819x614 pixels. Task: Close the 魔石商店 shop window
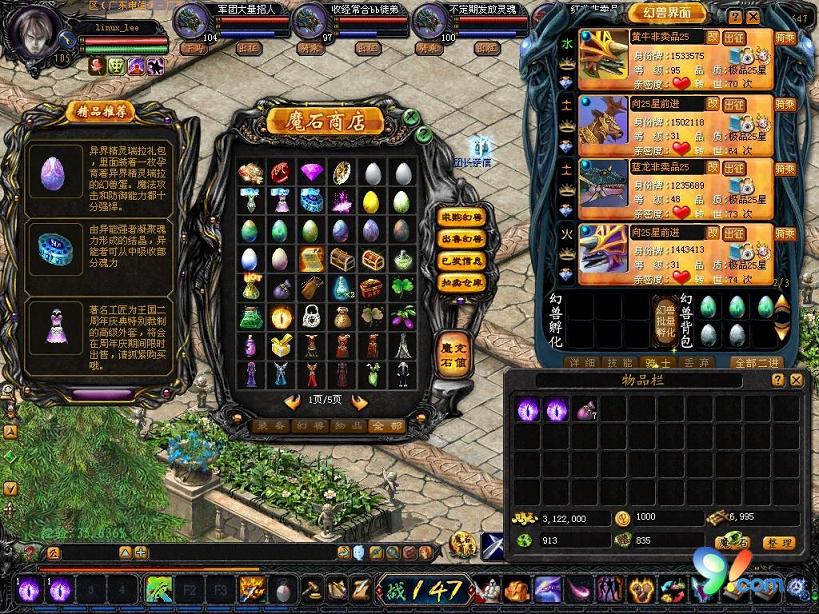point(411,117)
